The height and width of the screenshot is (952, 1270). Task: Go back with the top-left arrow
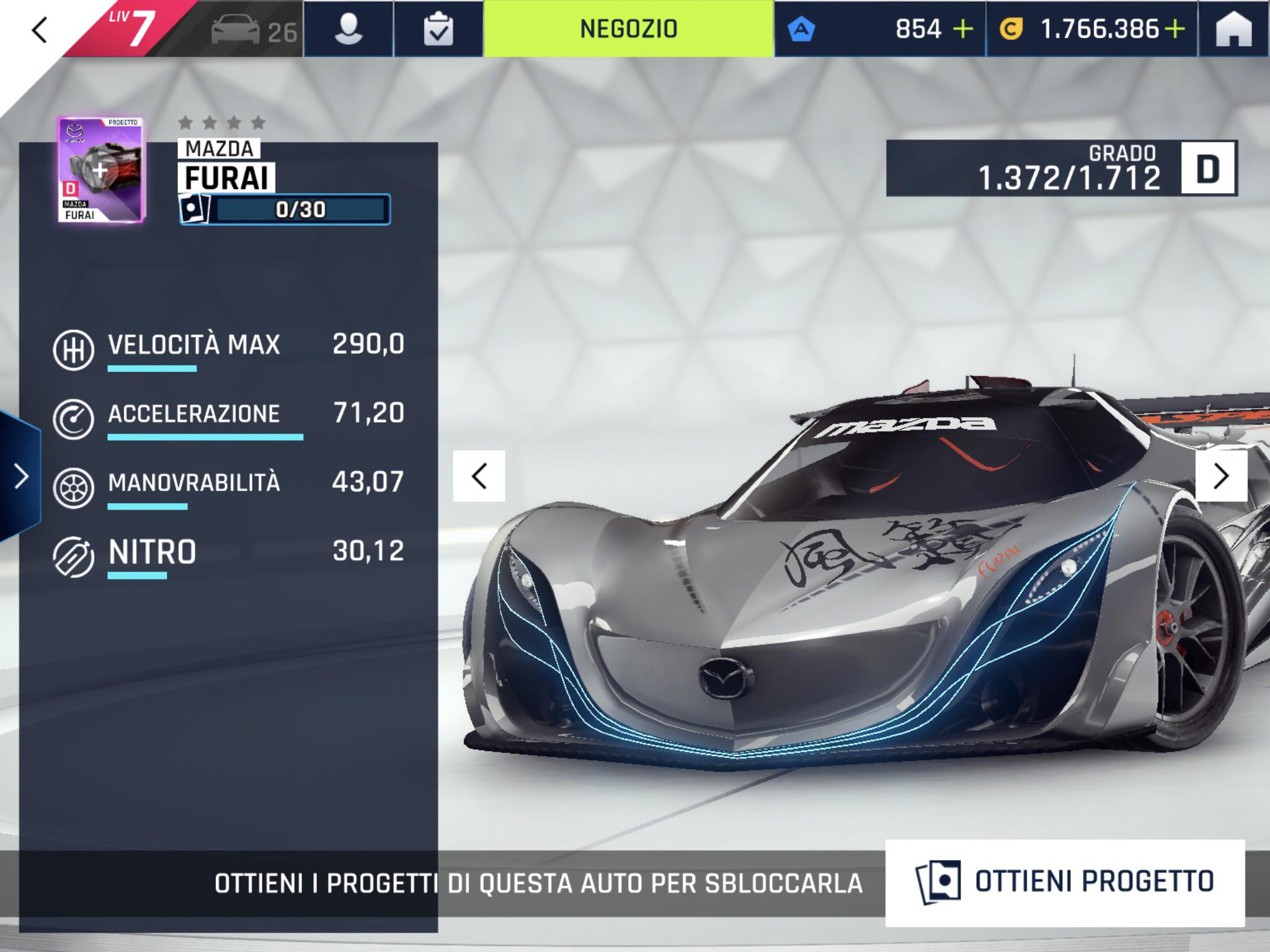(x=40, y=30)
